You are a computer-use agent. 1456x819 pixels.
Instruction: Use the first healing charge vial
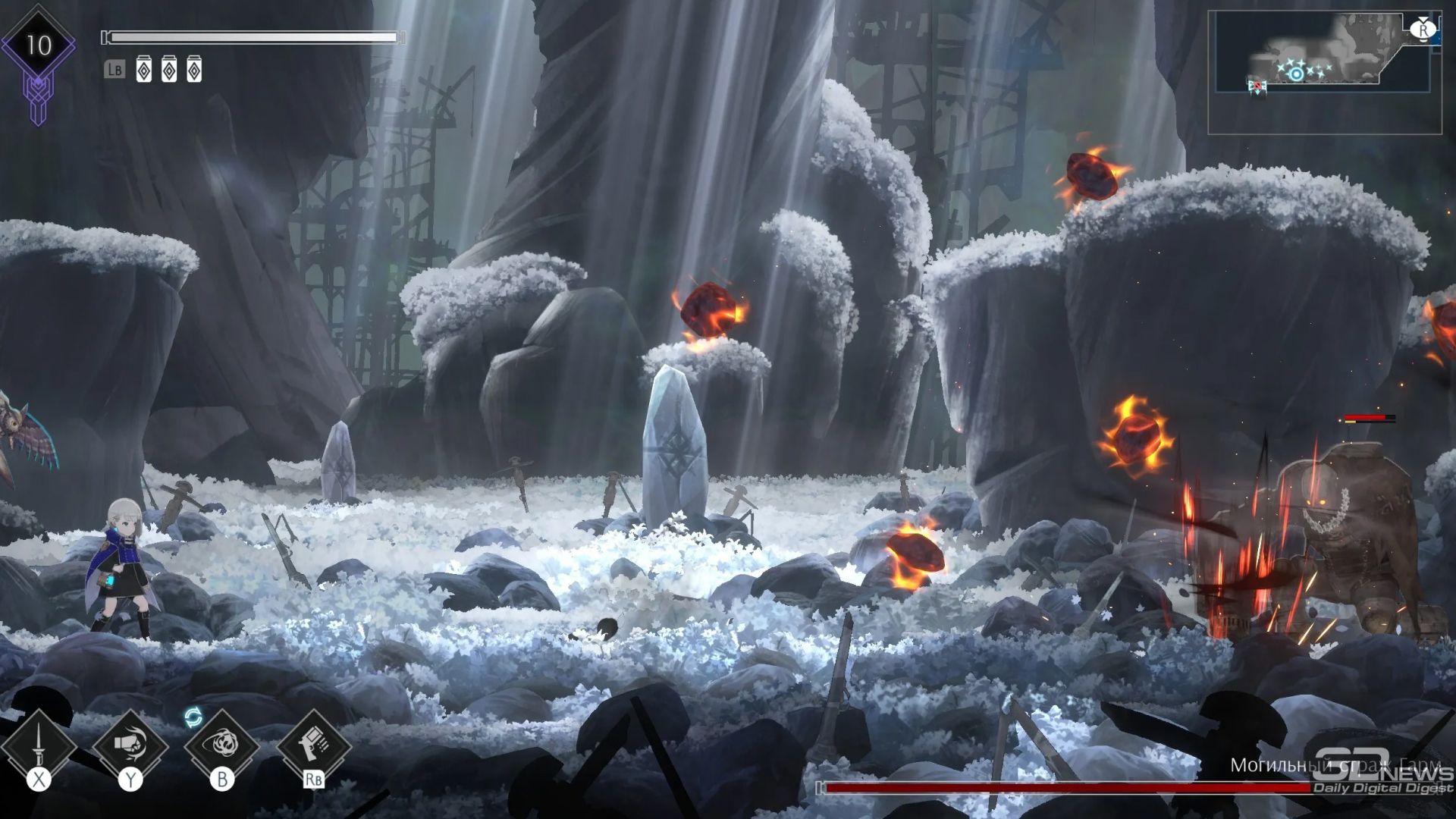click(x=143, y=71)
